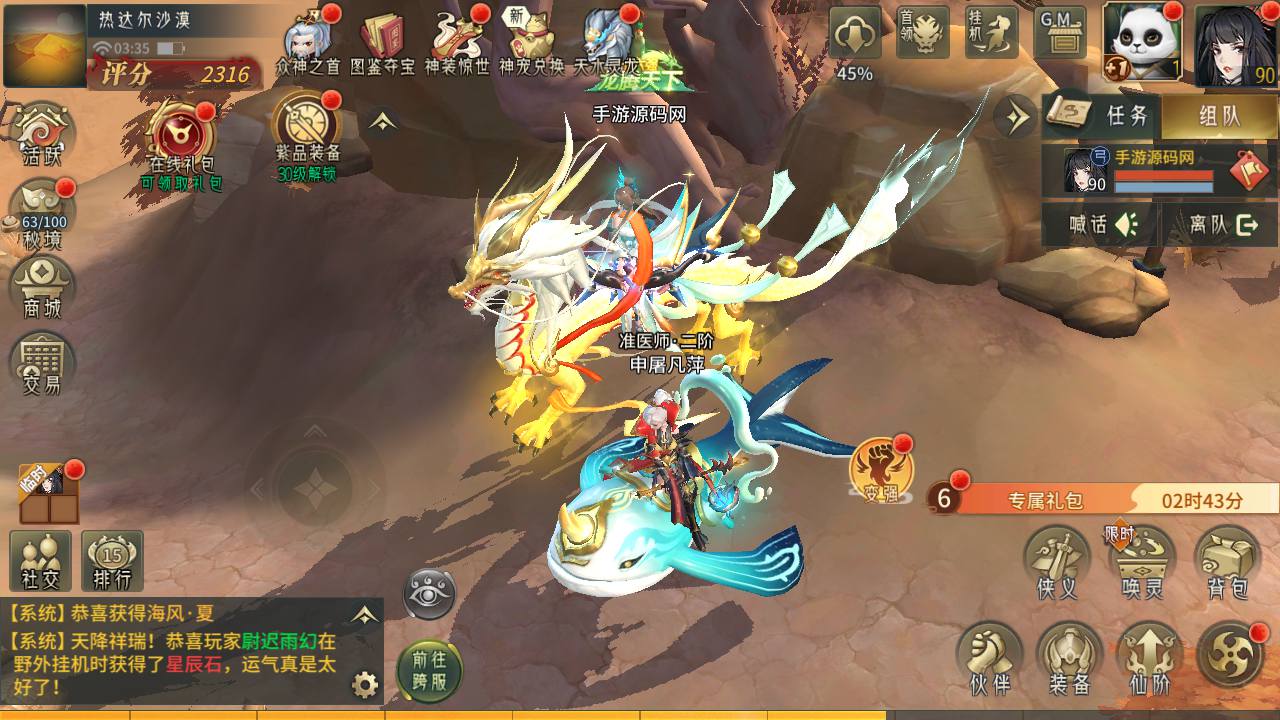Show the 排行 rankings board
Viewport: 1280px width, 720px height.
(112, 560)
